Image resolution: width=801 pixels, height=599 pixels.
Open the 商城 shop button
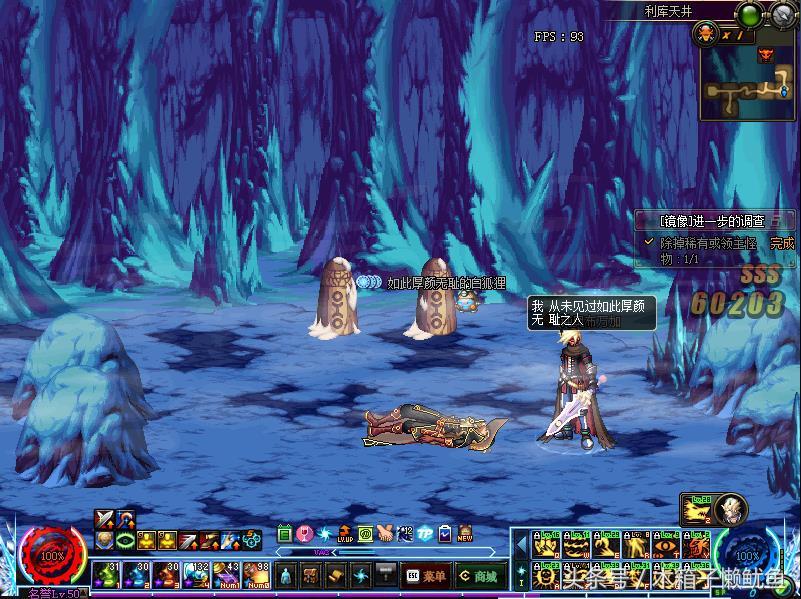[x=477, y=575]
